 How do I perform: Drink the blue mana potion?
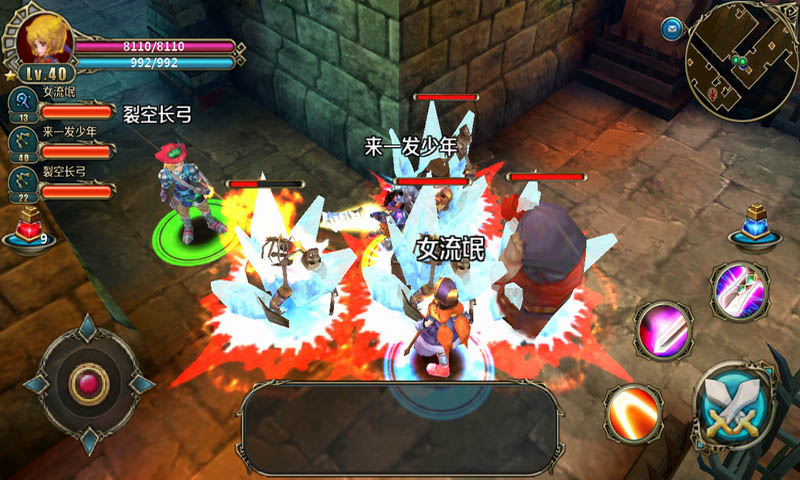point(755,227)
